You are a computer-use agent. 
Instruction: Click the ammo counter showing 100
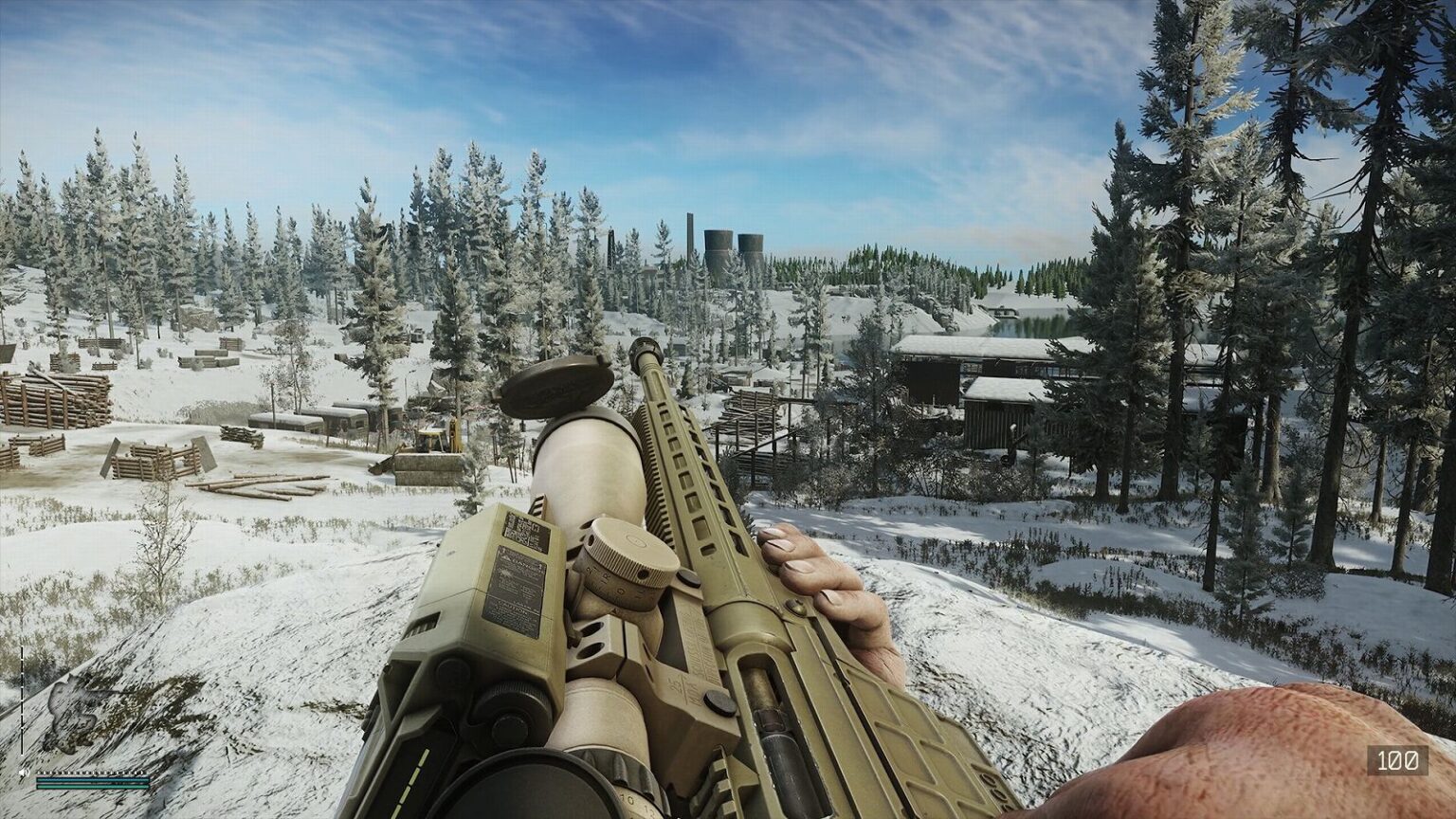[x=1397, y=760]
